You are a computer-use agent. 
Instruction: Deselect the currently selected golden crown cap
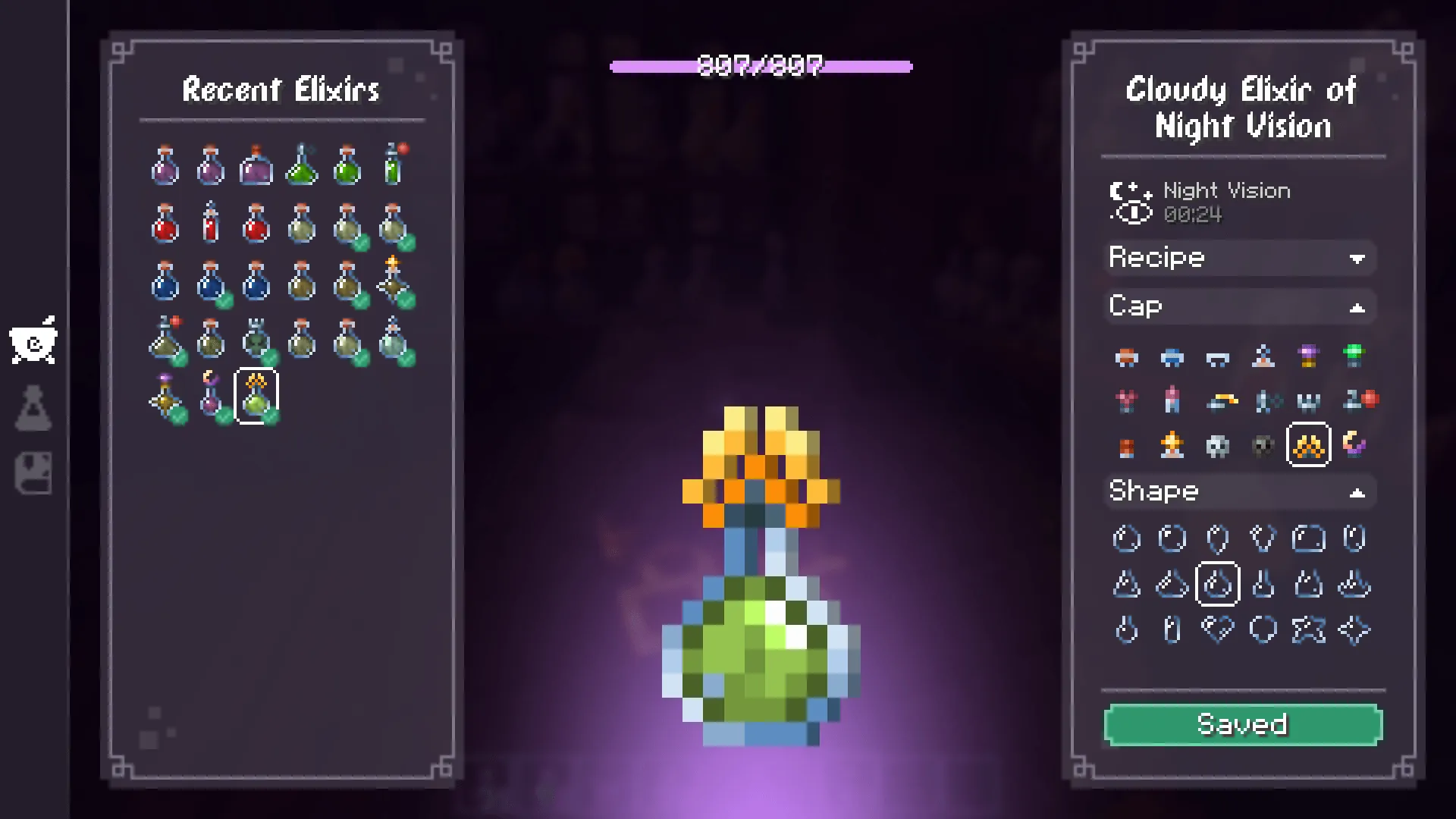coord(1309,446)
